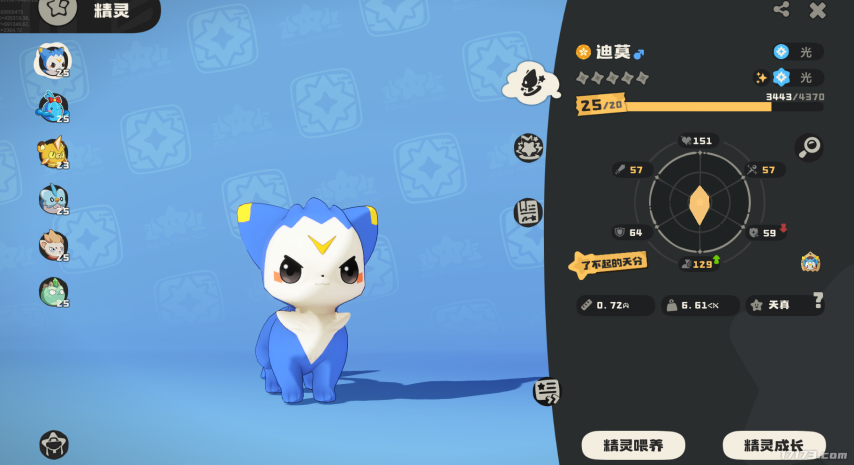Image resolution: width=854 pixels, height=465 pixels.
Task: Tap the 精灵喂养 feeding button
Action: (x=634, y=445)
